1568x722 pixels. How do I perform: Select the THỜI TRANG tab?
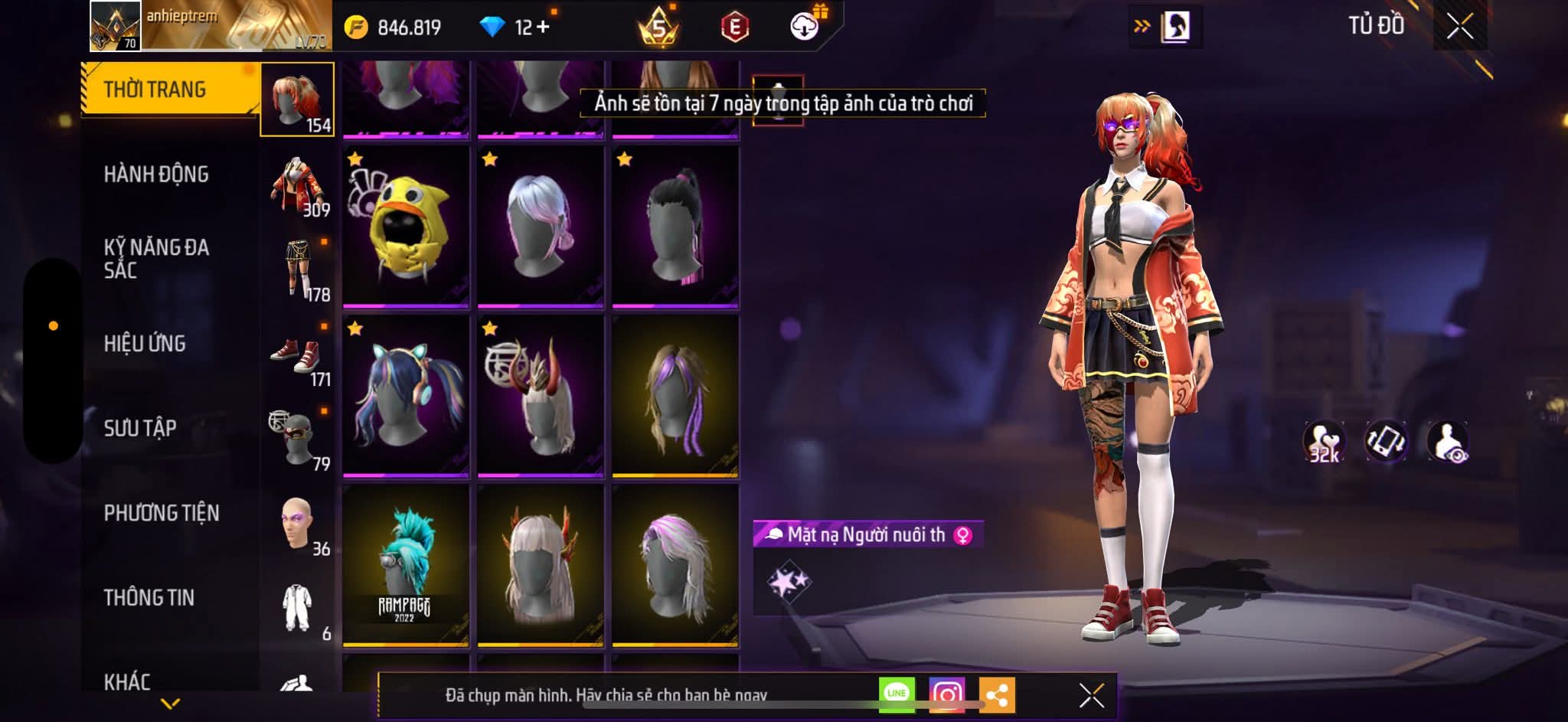tap(155, 90)
